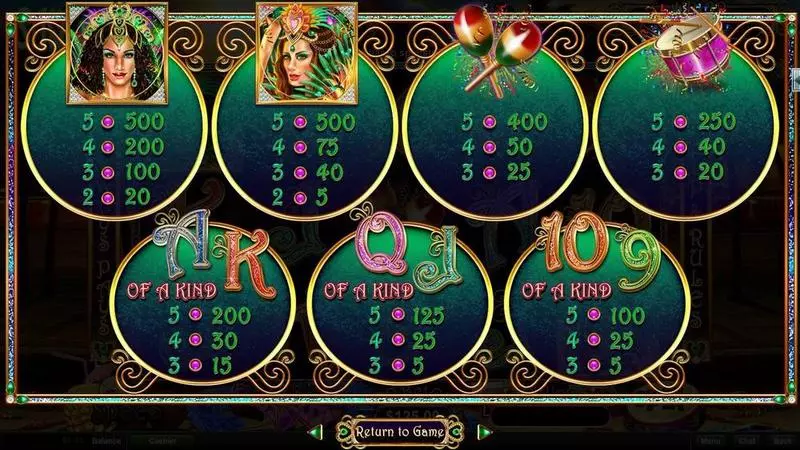800x450 pixels.
Task: Show the next paytable page arrow
Action: click(x=485, y=432)
